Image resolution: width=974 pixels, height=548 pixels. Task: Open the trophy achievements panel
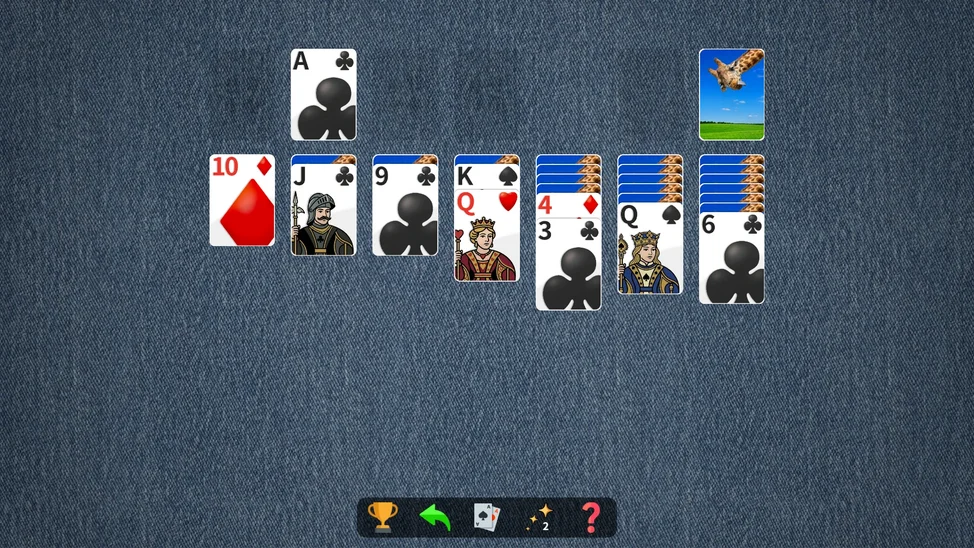(382, 517)
